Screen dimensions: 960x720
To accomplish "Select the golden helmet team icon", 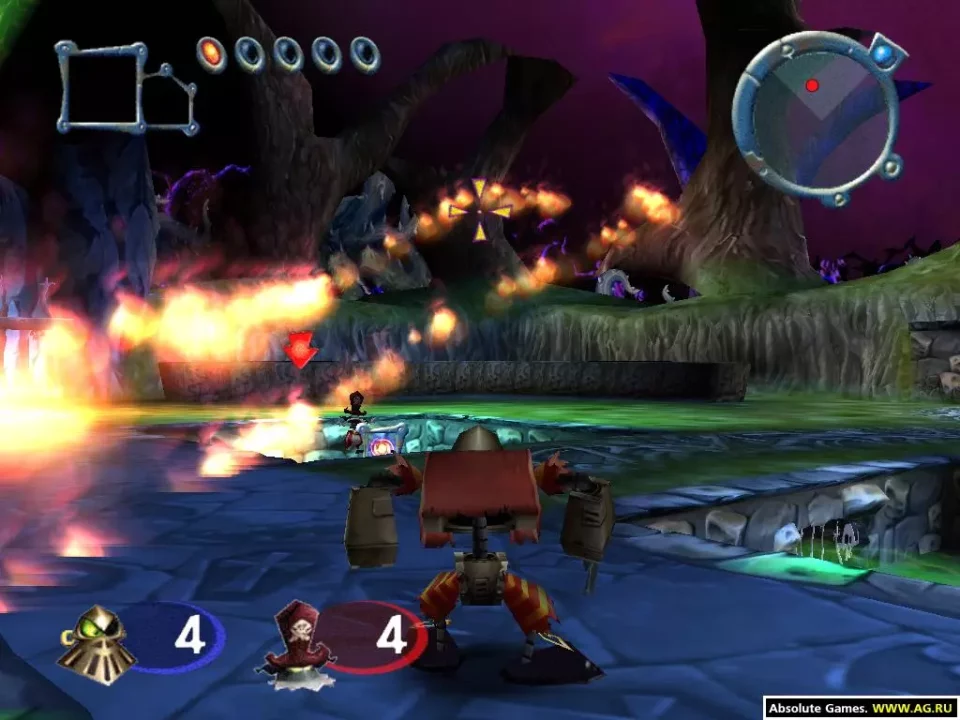I will (x=95, y=639).
